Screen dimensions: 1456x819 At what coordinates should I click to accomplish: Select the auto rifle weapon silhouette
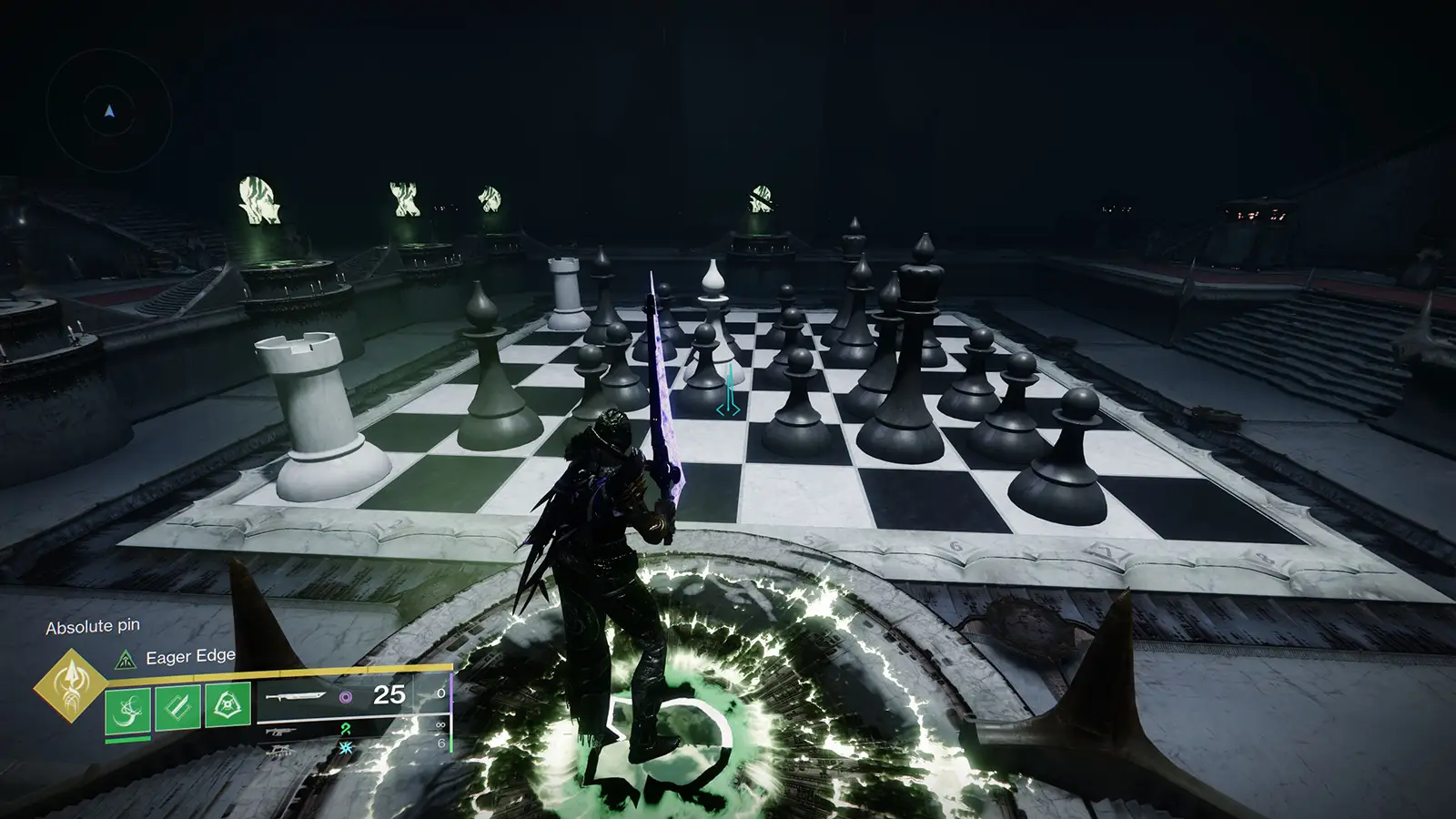[x=280, y=731]
